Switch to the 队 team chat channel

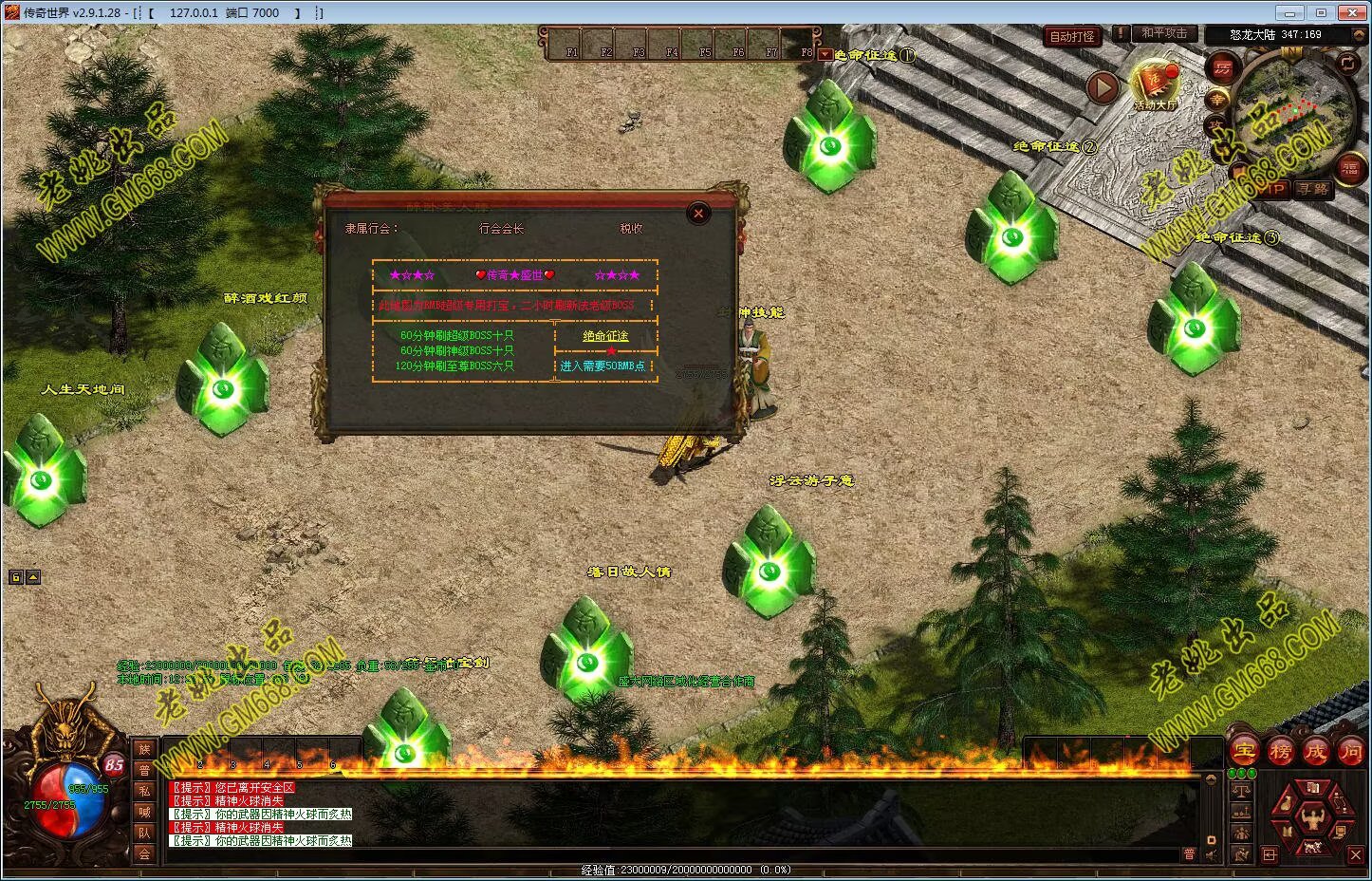point(144,833)
